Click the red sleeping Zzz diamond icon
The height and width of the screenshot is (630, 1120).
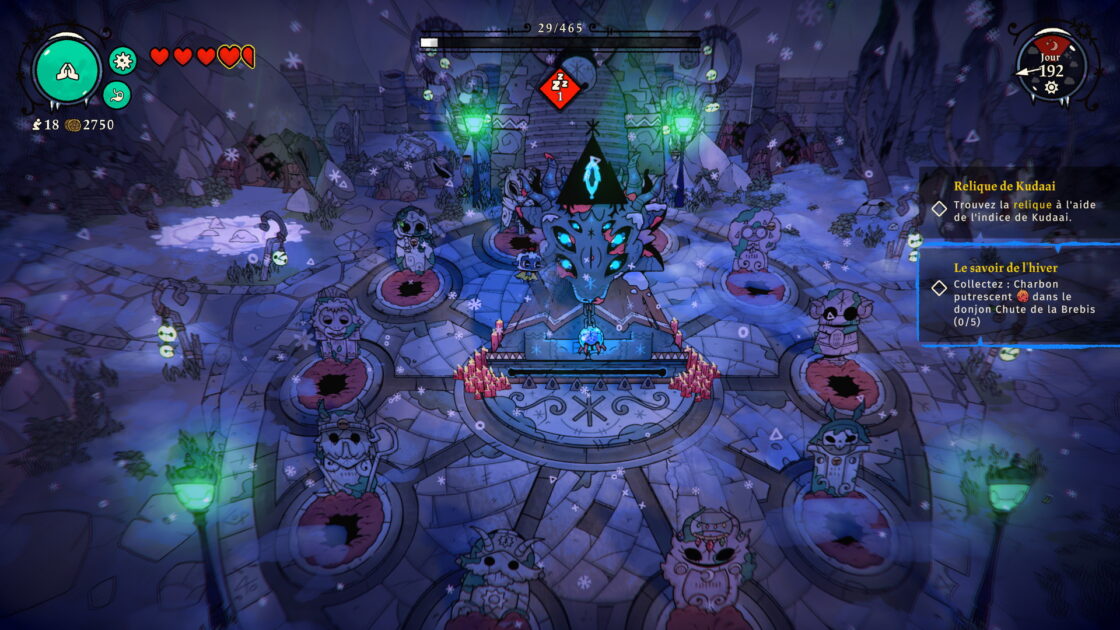click(x=560, y=87)
